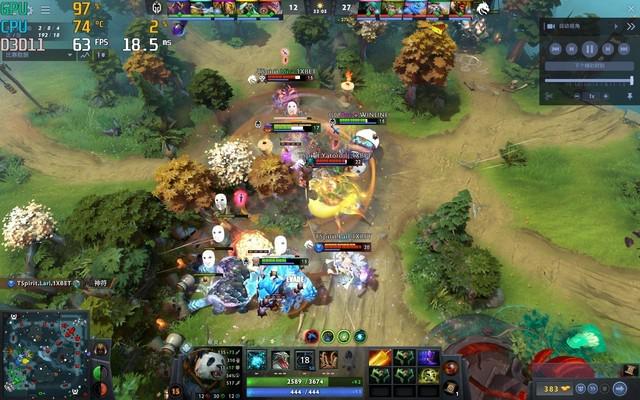Viewport: 640px width, 400px height.
Task: Pause the replay playback
Action: 590,48
